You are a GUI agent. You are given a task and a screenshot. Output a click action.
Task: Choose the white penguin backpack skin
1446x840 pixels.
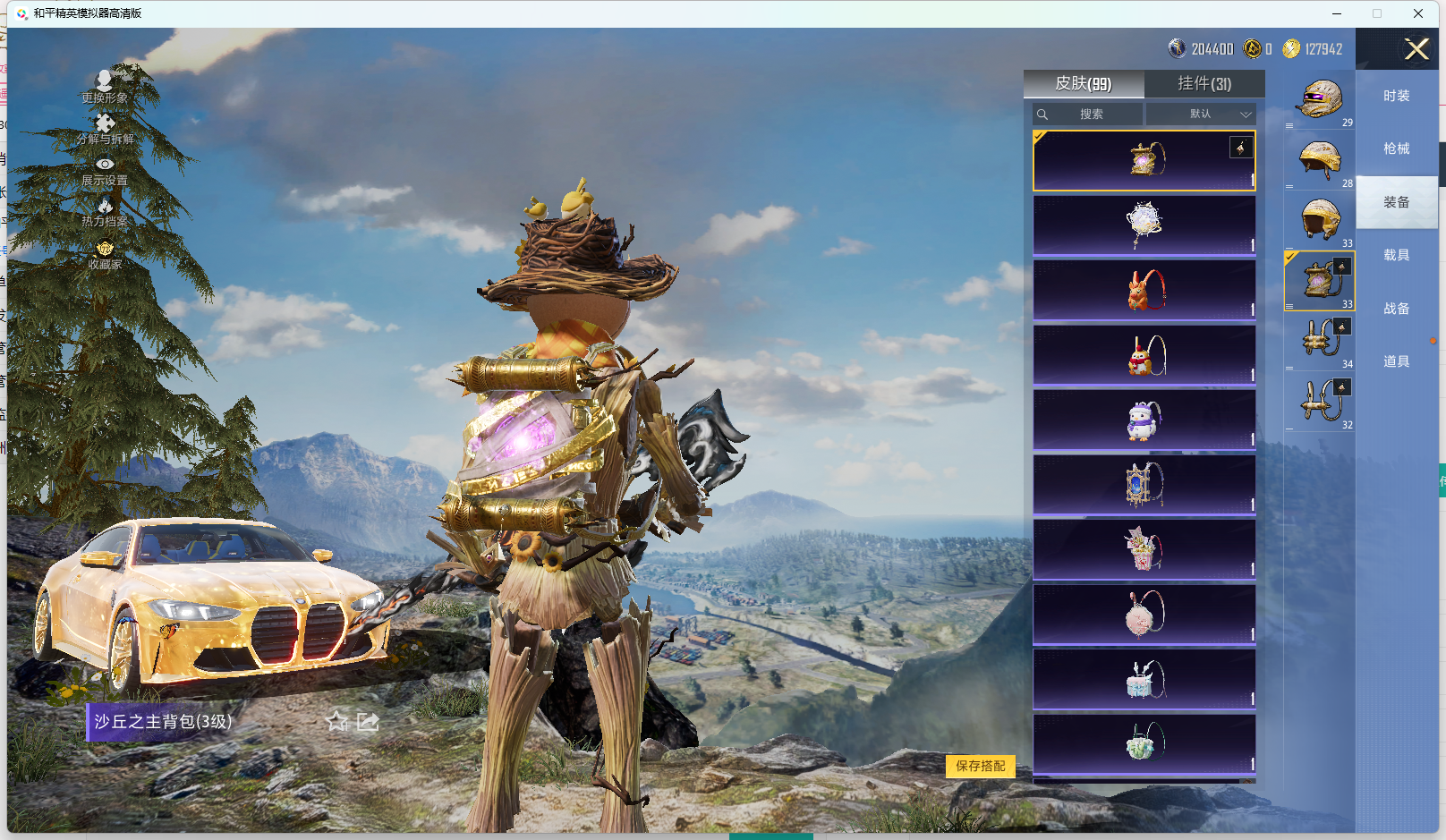[x=1144, y=420]
